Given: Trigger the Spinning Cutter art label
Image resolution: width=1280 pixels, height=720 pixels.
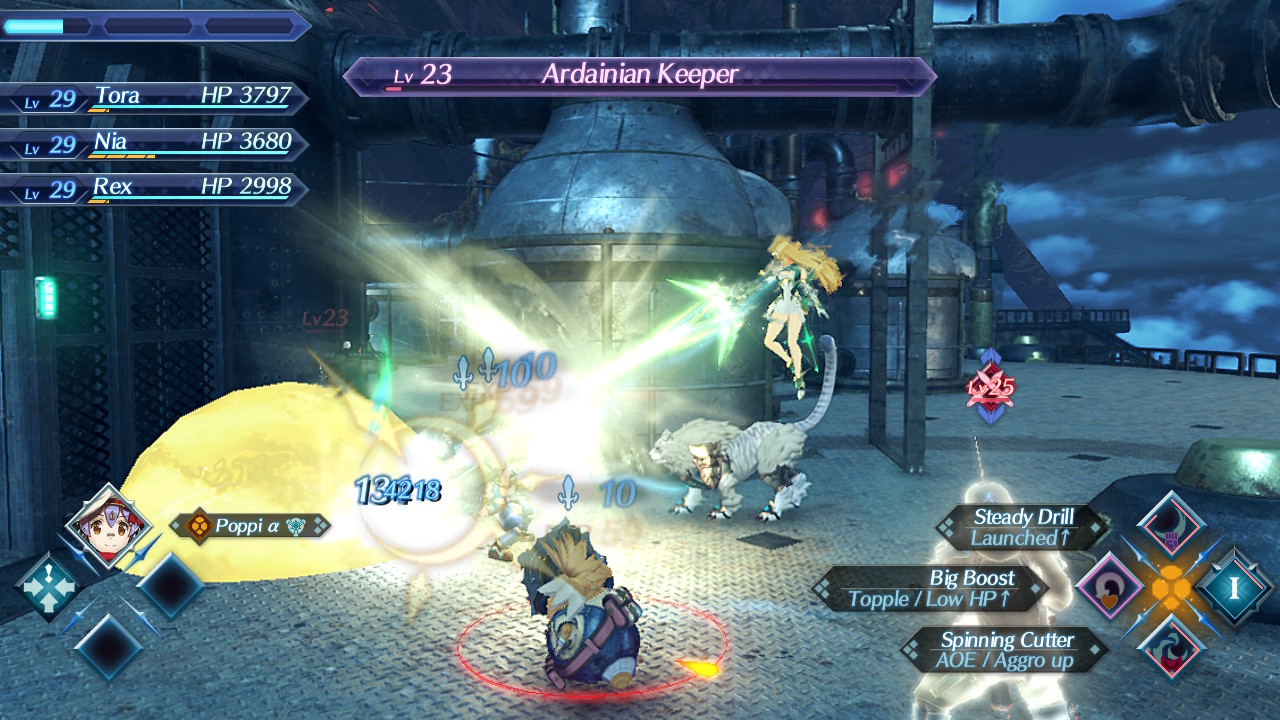Looking at the screenshot, I should point(1005,650).
